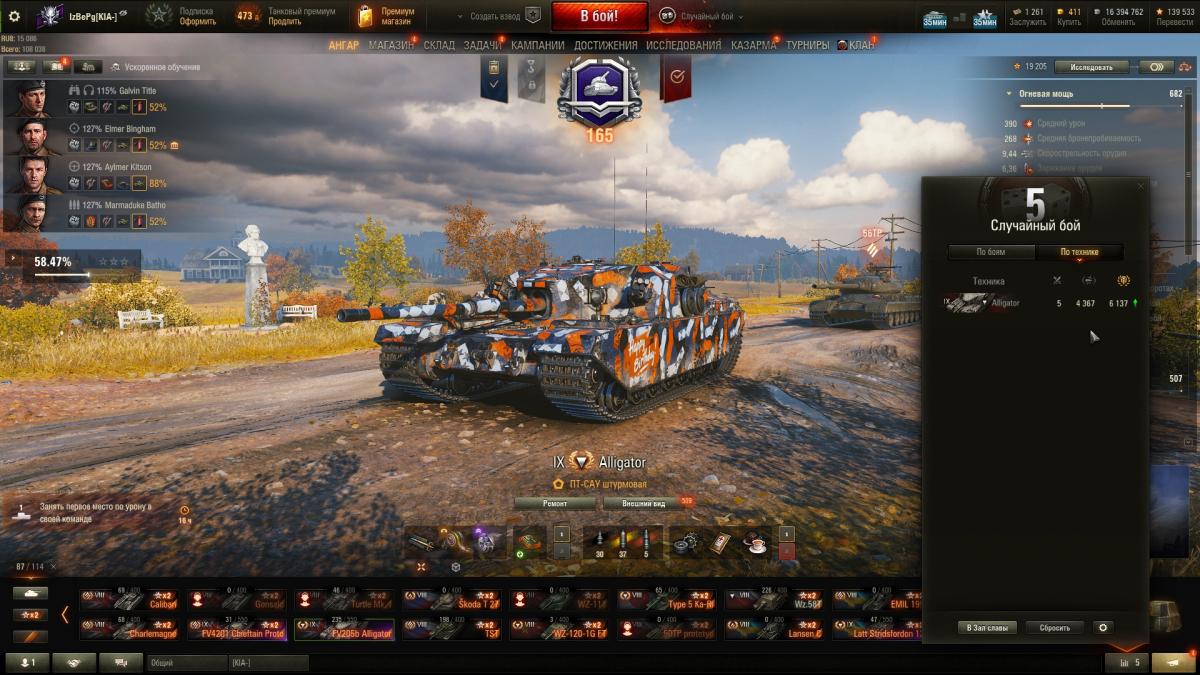Screen dimensions: 1200x675
Task: Click the Исследовать button
Action: [1091, 67]
